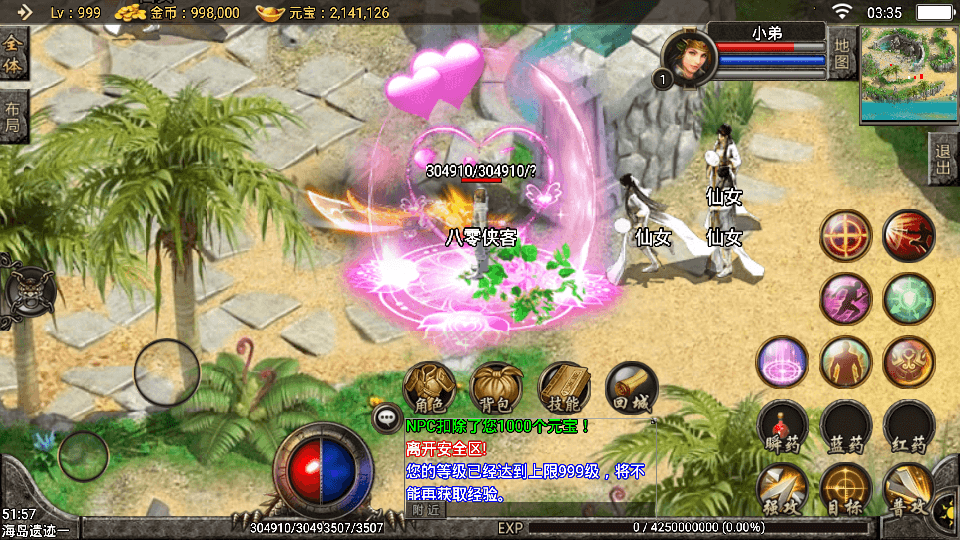The height and width of the screenshot is (540, 960).
Task: Use the pink running figure skill
Action: coord(846,299)
